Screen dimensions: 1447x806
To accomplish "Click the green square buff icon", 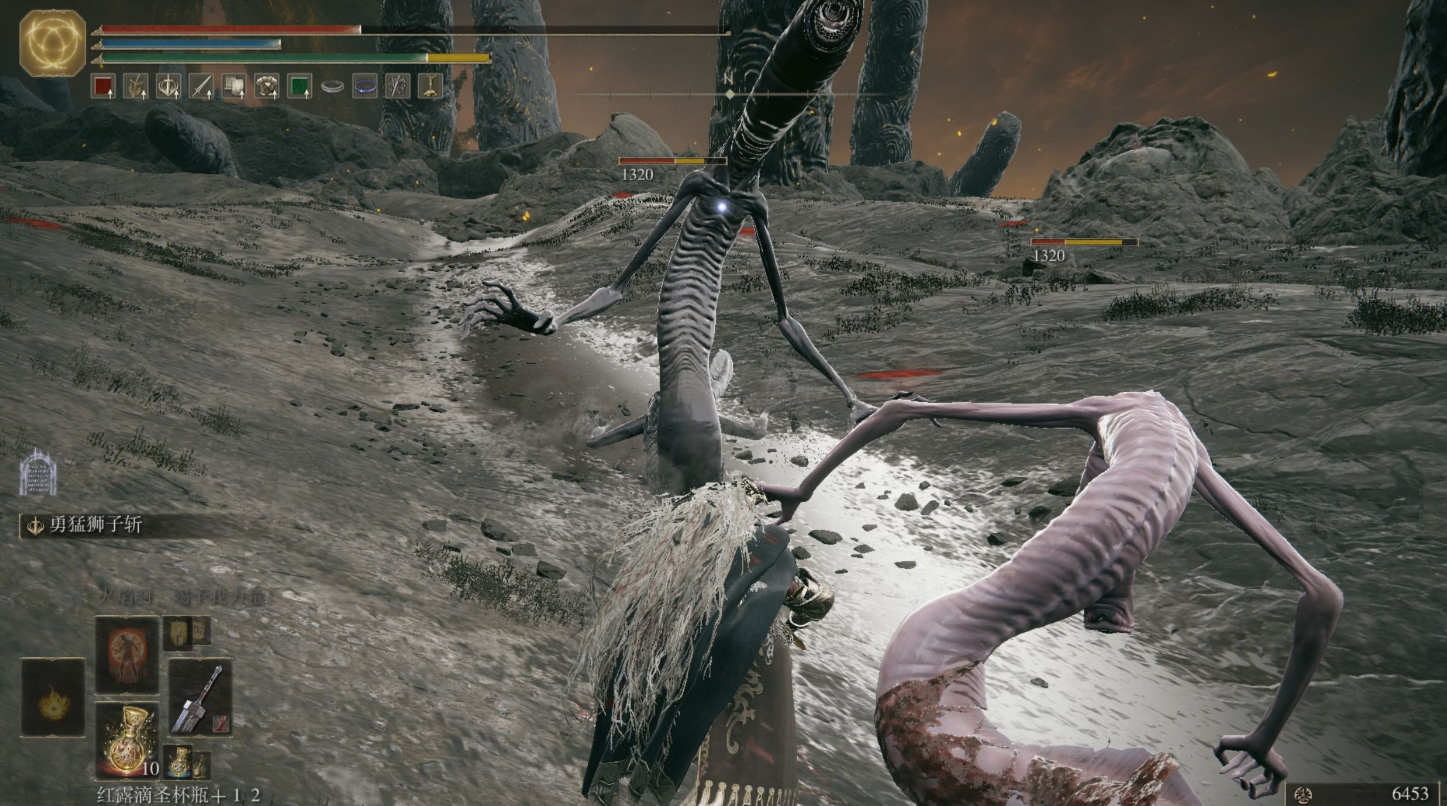I will pos(299,86).
